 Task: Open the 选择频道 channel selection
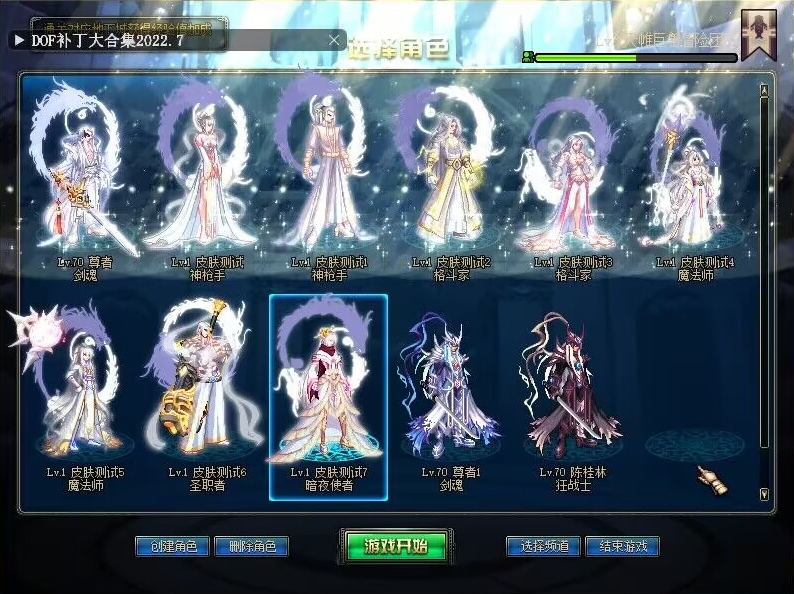point(544,546)
